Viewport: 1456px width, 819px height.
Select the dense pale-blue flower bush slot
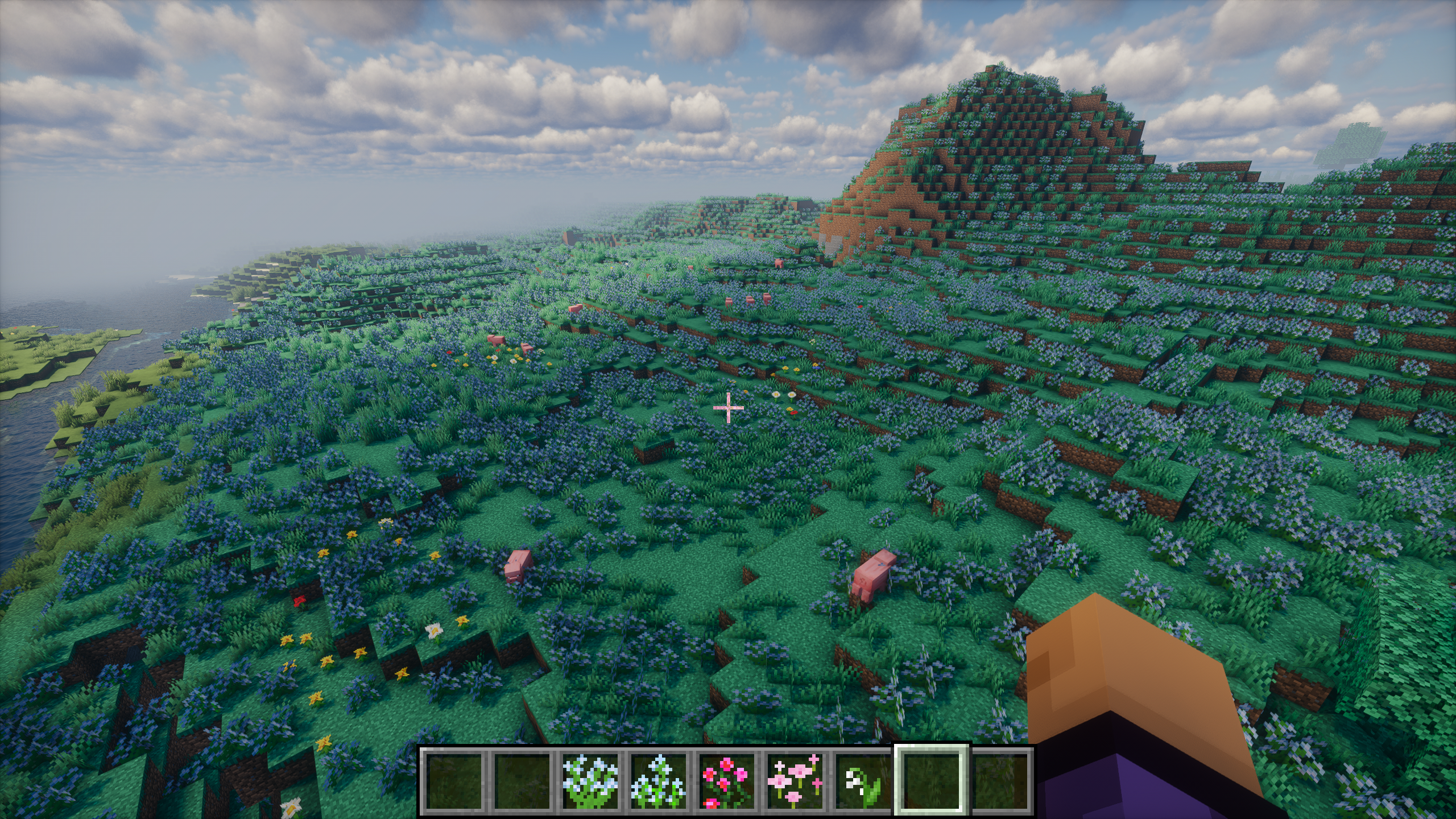pyautogui.click(x=589, y=781)
